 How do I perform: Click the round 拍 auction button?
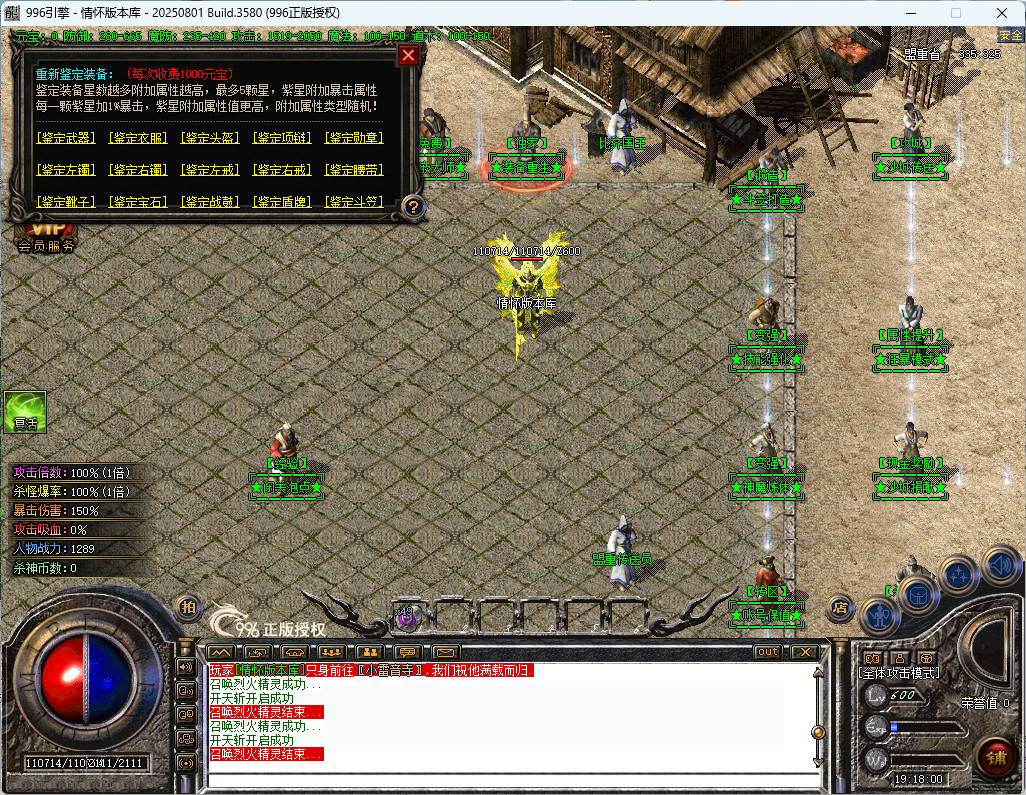click(187, 606)
